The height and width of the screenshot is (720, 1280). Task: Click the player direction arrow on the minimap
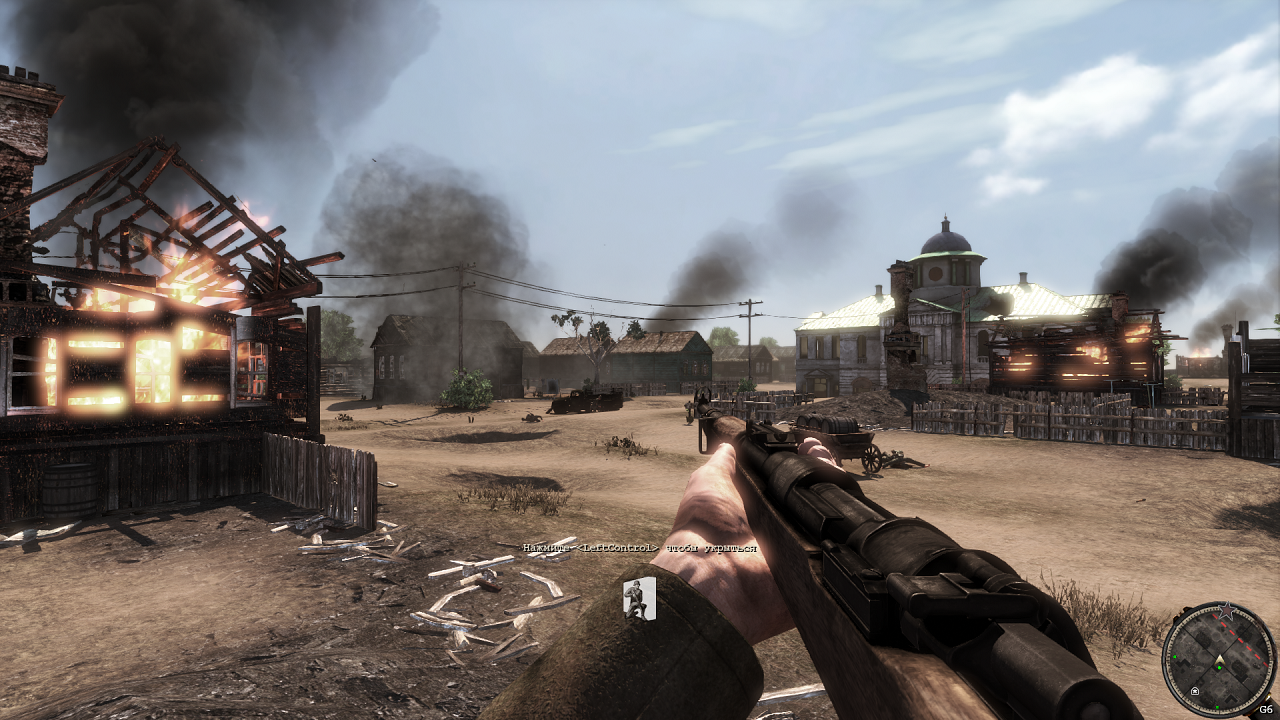pyautogui.click(x=1219, y=659)
